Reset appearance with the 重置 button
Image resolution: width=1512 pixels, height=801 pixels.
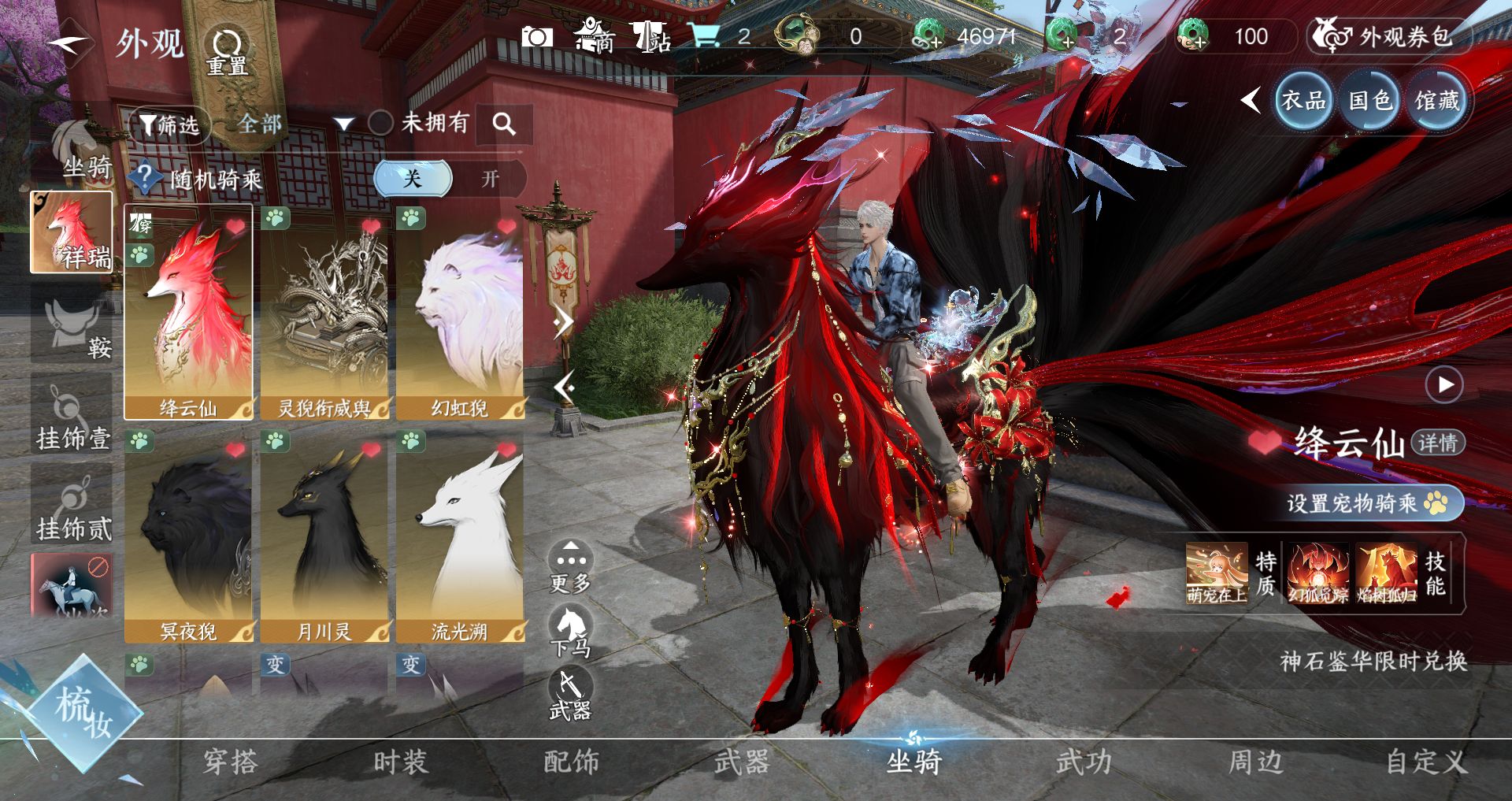coord(227,51)
